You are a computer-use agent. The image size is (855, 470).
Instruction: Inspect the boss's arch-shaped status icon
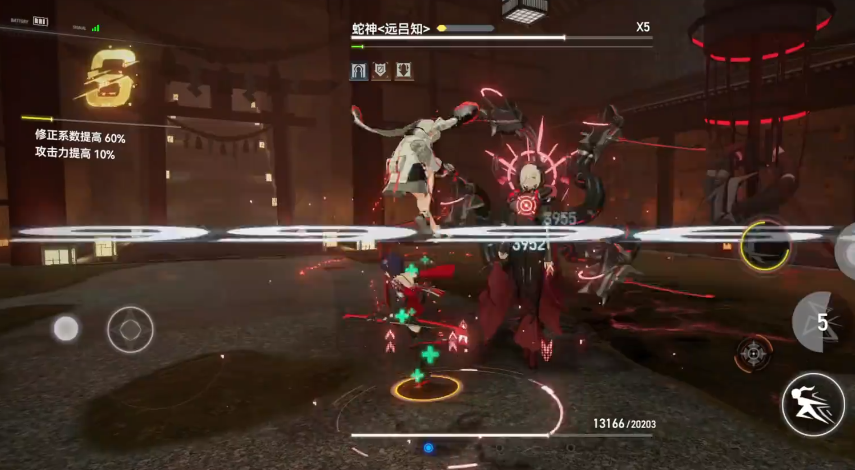[x=358, y=71]
